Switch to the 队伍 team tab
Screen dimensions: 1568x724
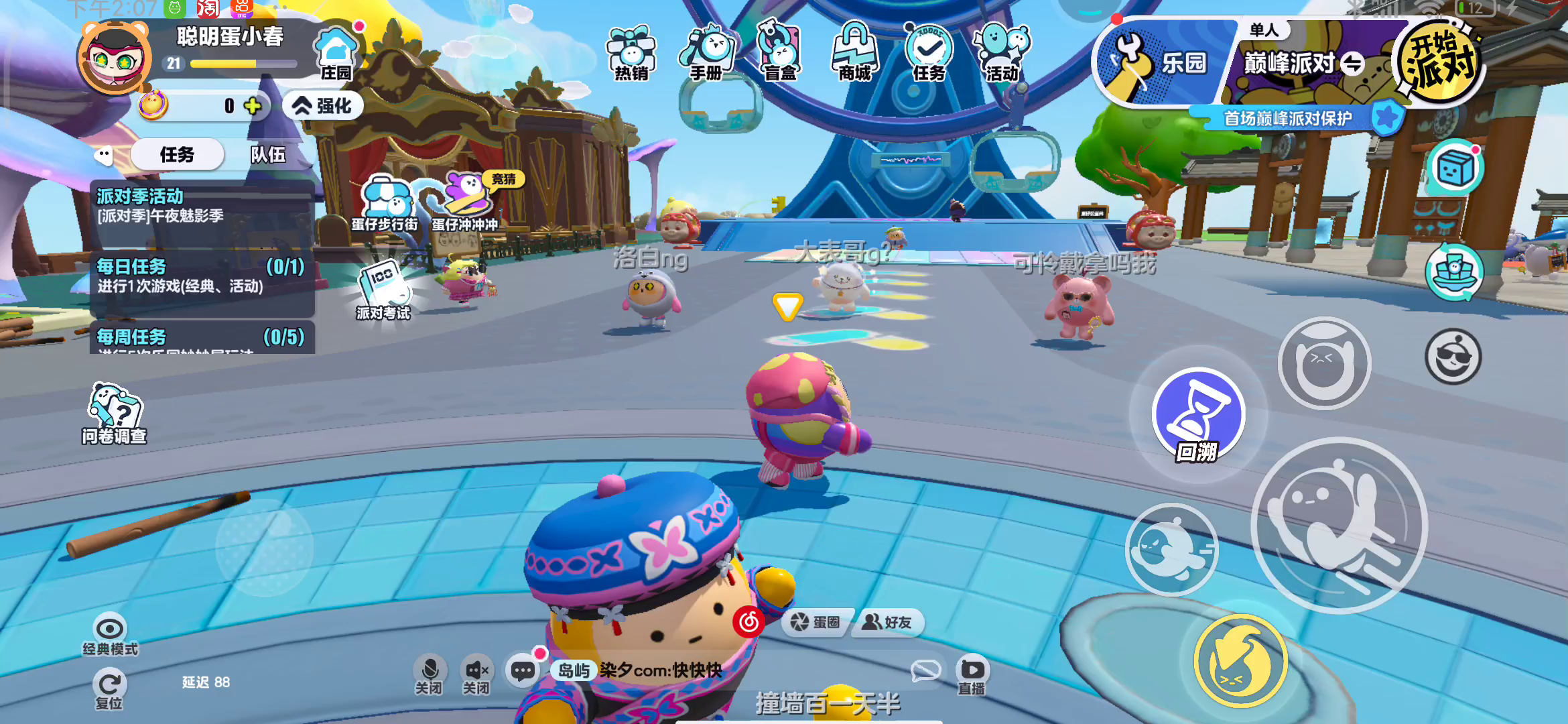[268, 155]
